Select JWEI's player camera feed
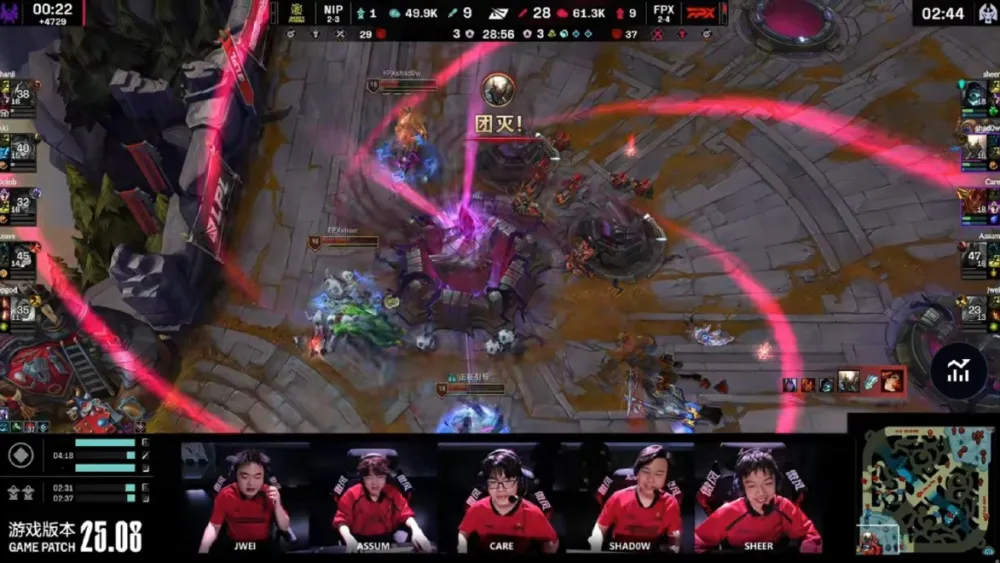The width and height of the screenshot is (1000, 563). [x=244, y=497]
